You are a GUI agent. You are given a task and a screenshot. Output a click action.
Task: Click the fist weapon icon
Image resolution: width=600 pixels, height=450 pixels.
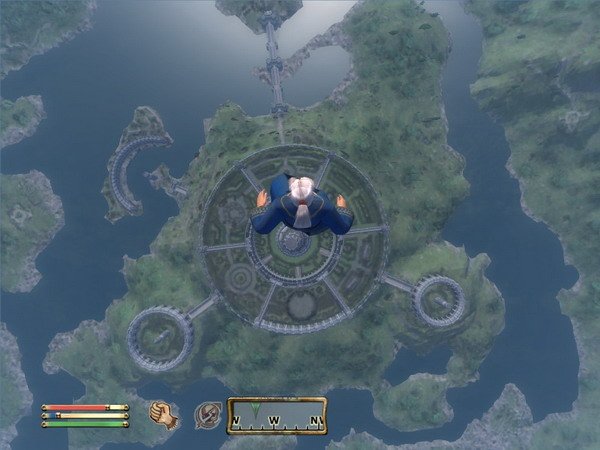tap(163, 413)
